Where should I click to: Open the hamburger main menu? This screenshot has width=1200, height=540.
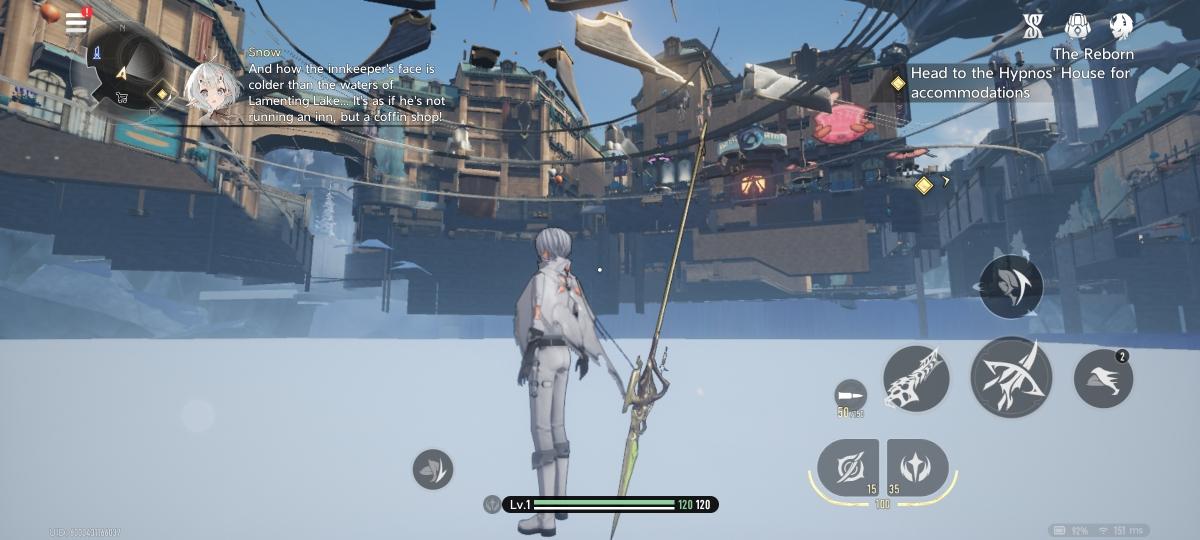click(77, 22)
